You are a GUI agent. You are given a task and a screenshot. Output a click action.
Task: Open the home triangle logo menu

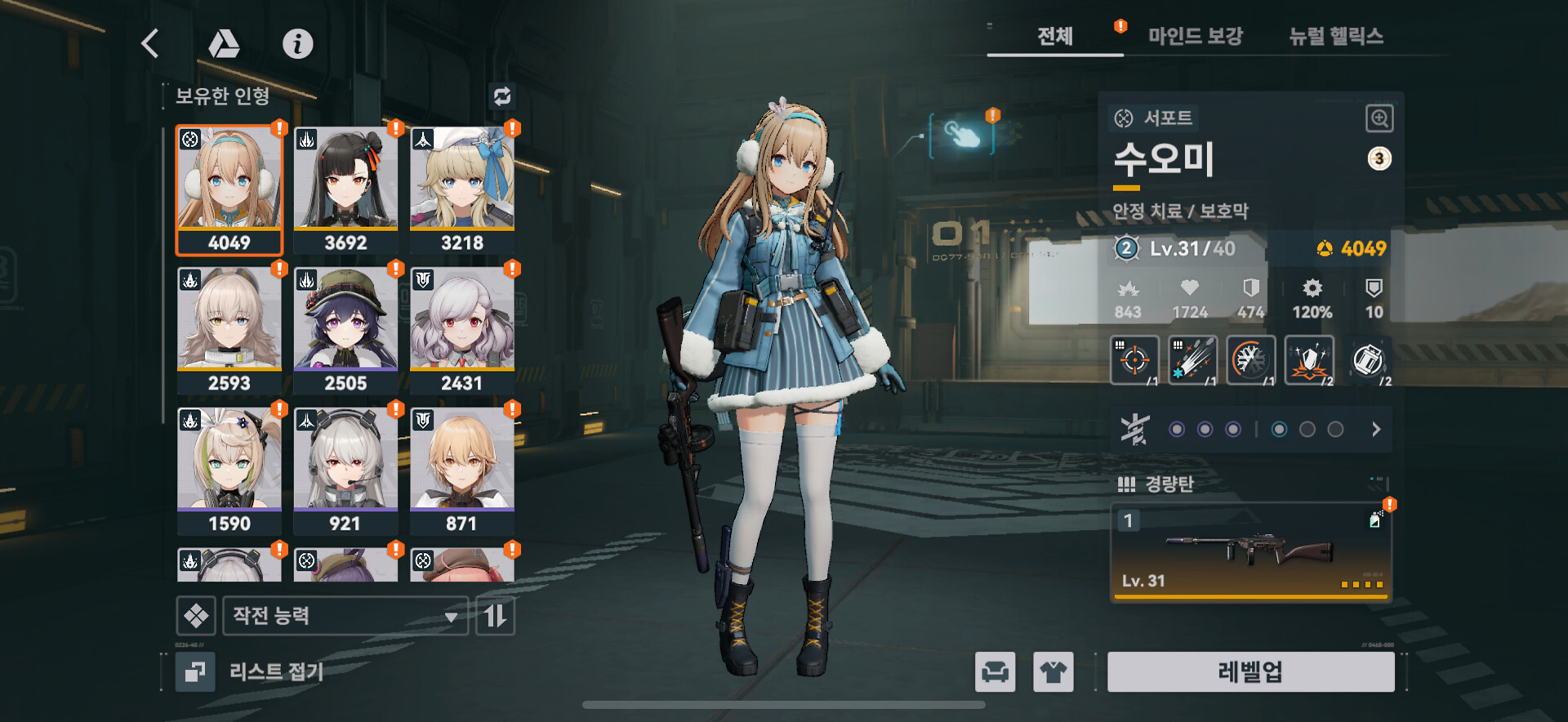click(224, 43)
